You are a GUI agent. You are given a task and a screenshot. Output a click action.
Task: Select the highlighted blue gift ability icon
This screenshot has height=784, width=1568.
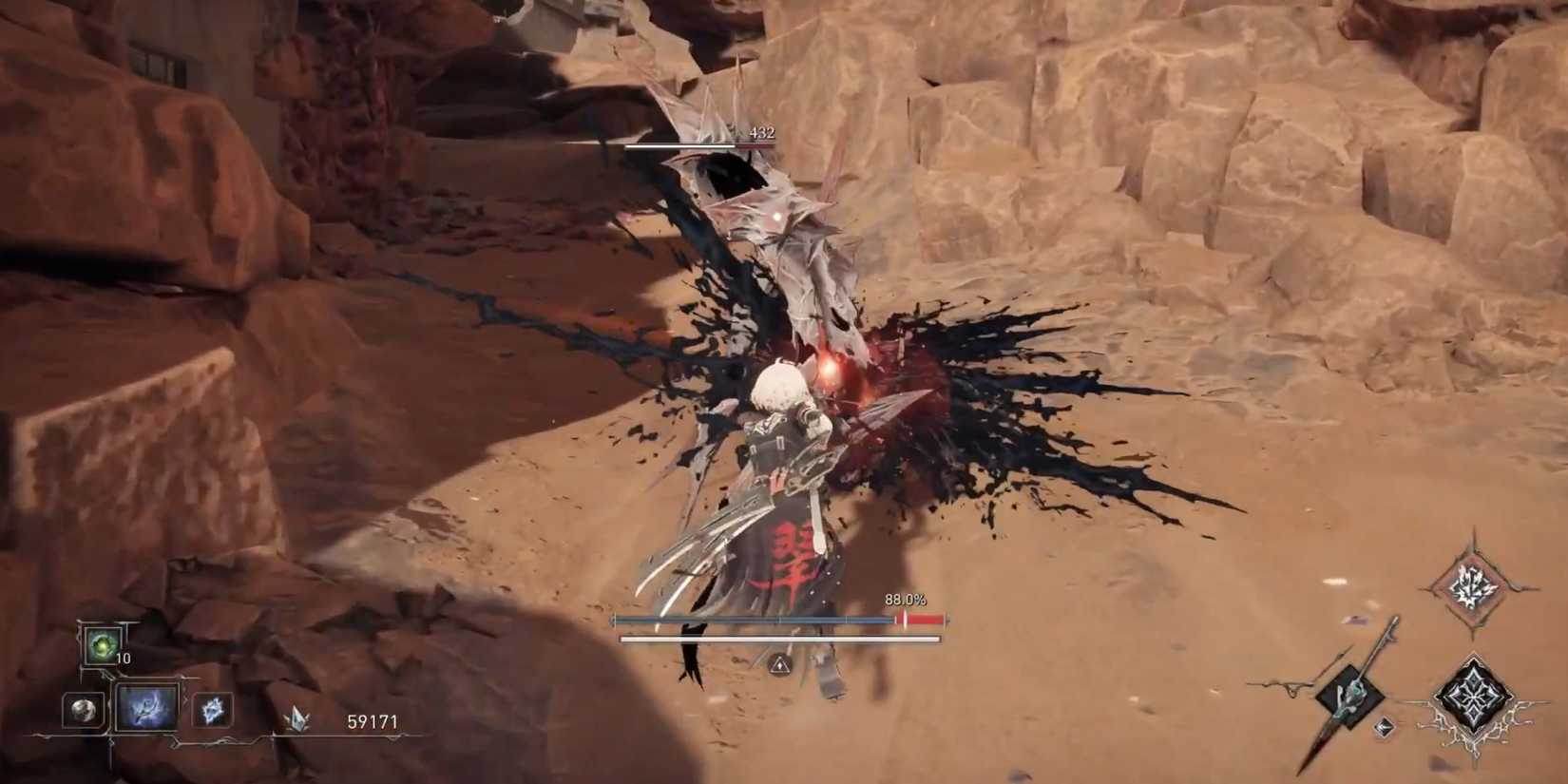click(147, 708)
